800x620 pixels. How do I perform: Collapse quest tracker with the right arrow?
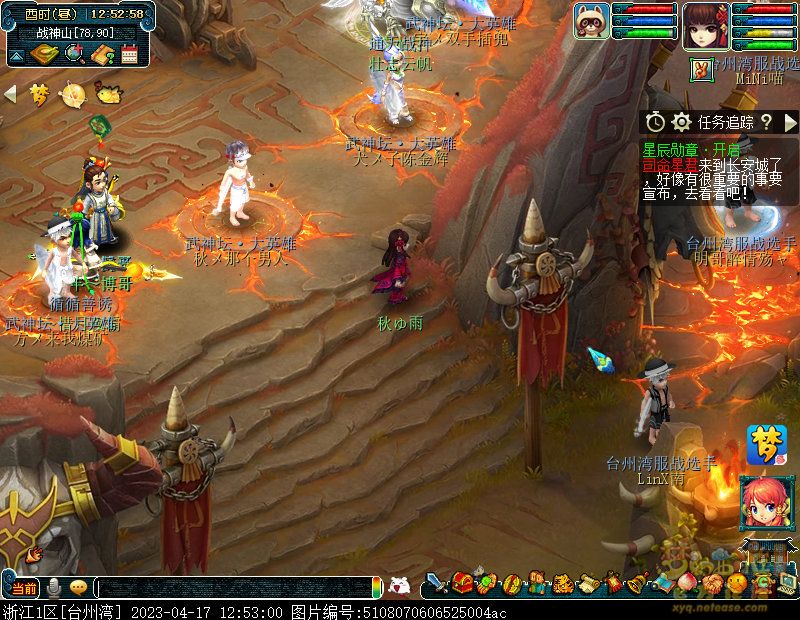point(790,122)
